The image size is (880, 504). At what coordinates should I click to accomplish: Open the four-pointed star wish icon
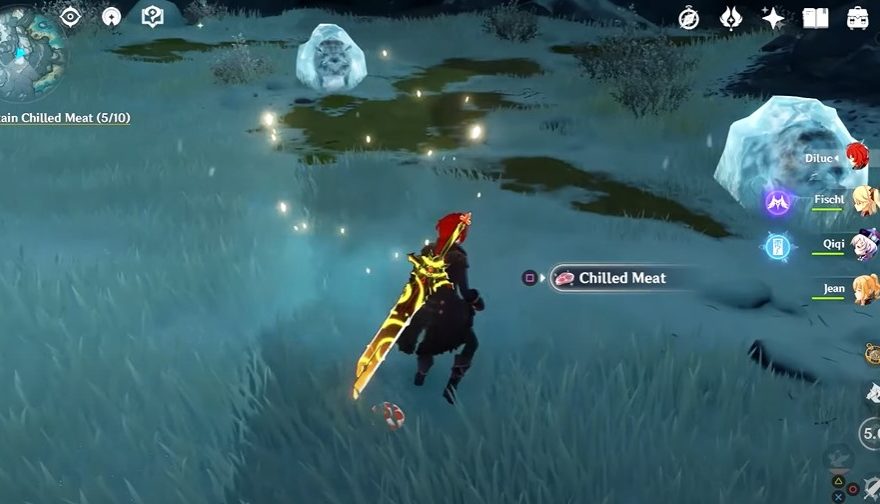tap(773, 17)
